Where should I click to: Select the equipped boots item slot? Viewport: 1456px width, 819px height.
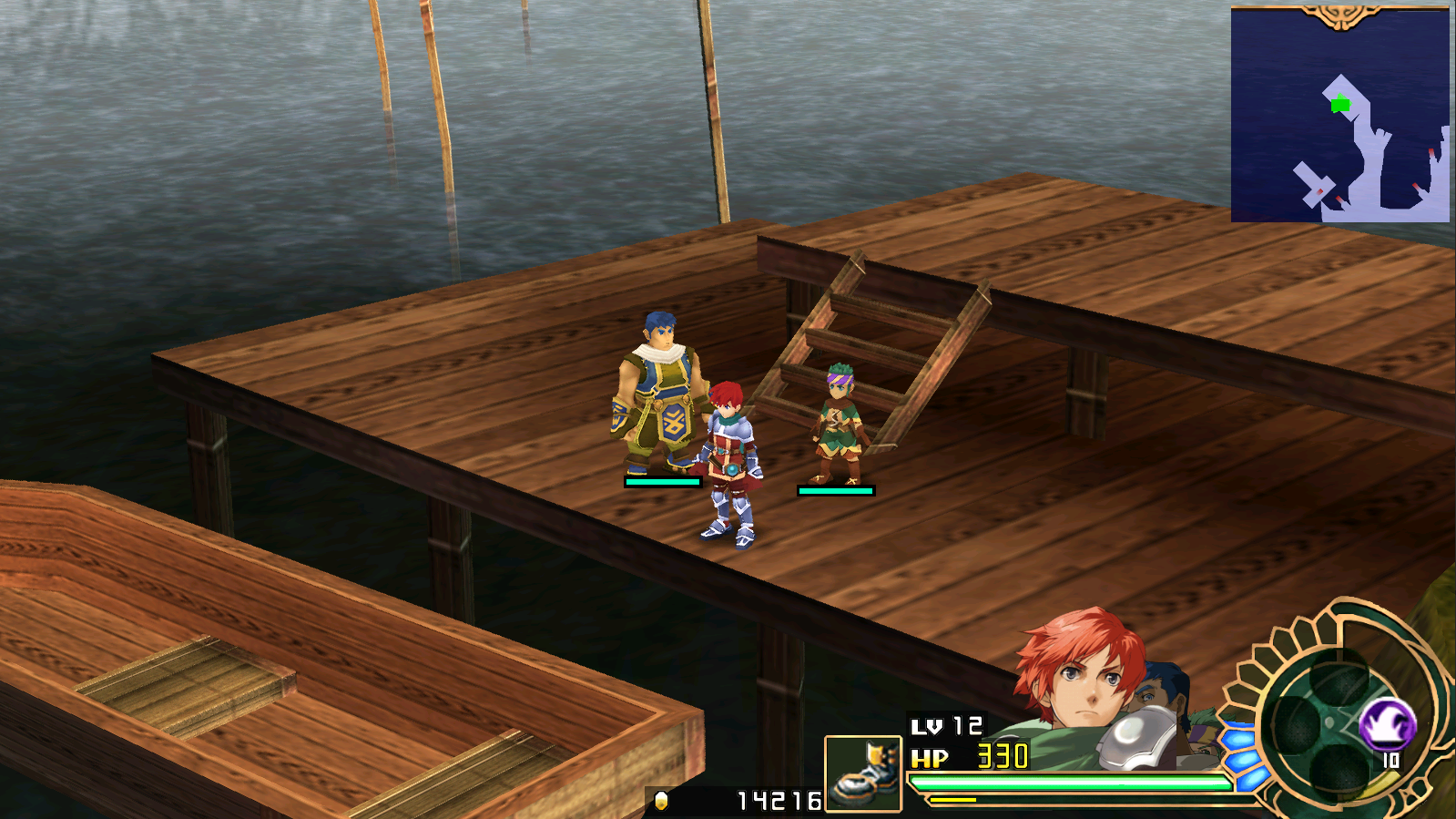coord(862,773)
